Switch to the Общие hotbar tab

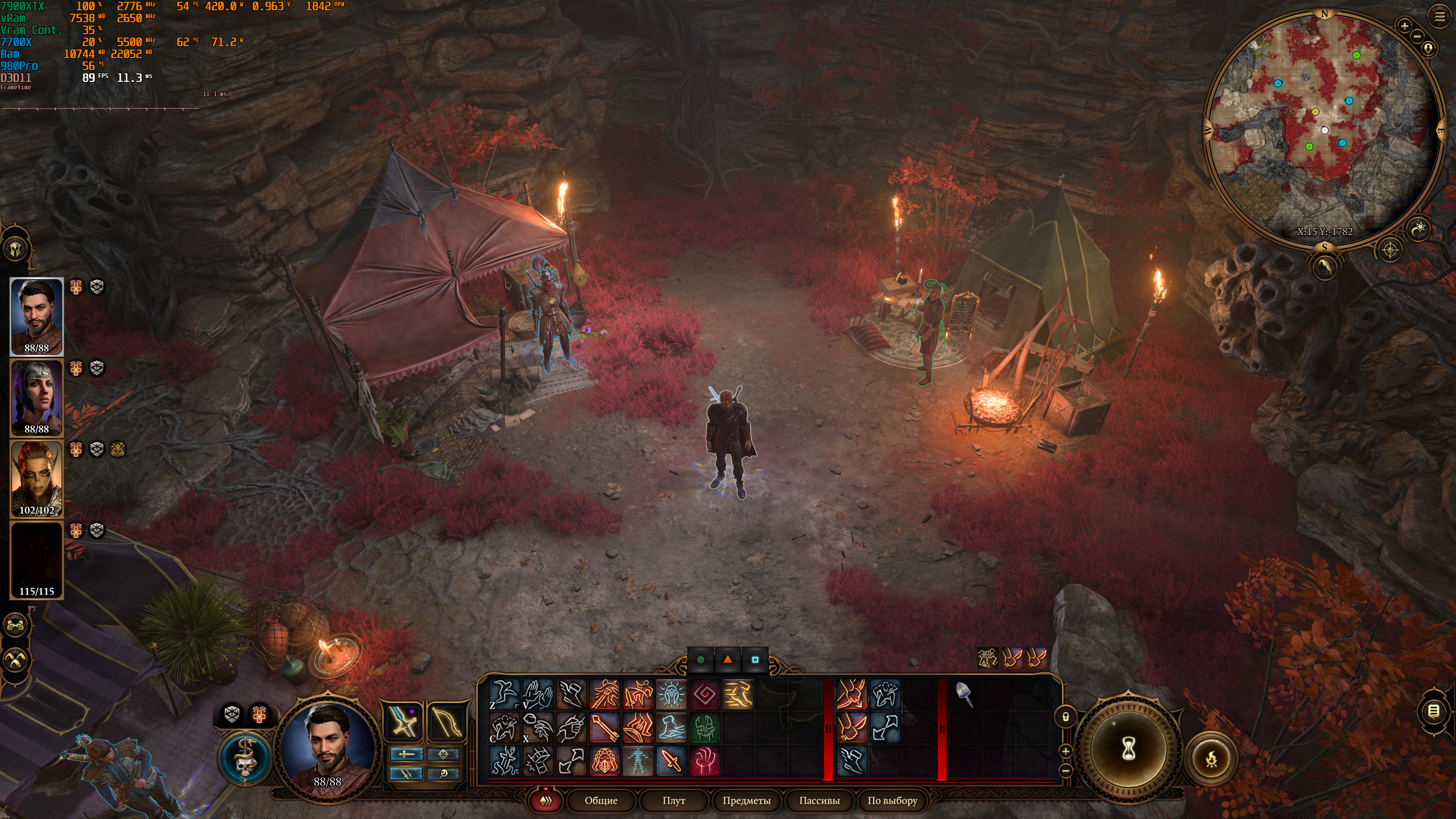tap(601, 800)
